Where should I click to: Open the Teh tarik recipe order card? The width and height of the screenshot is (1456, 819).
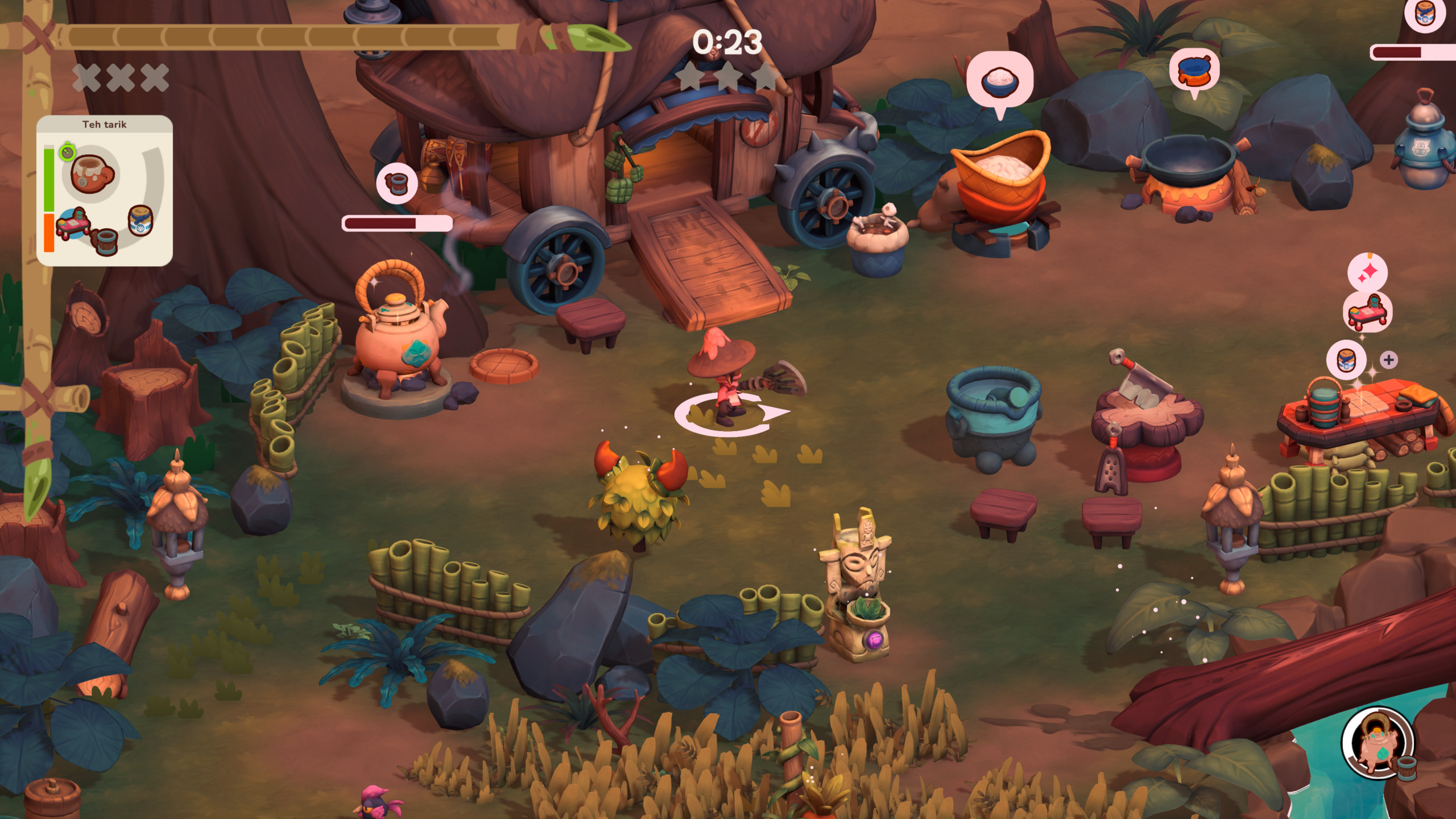click(x=105, y=191)
